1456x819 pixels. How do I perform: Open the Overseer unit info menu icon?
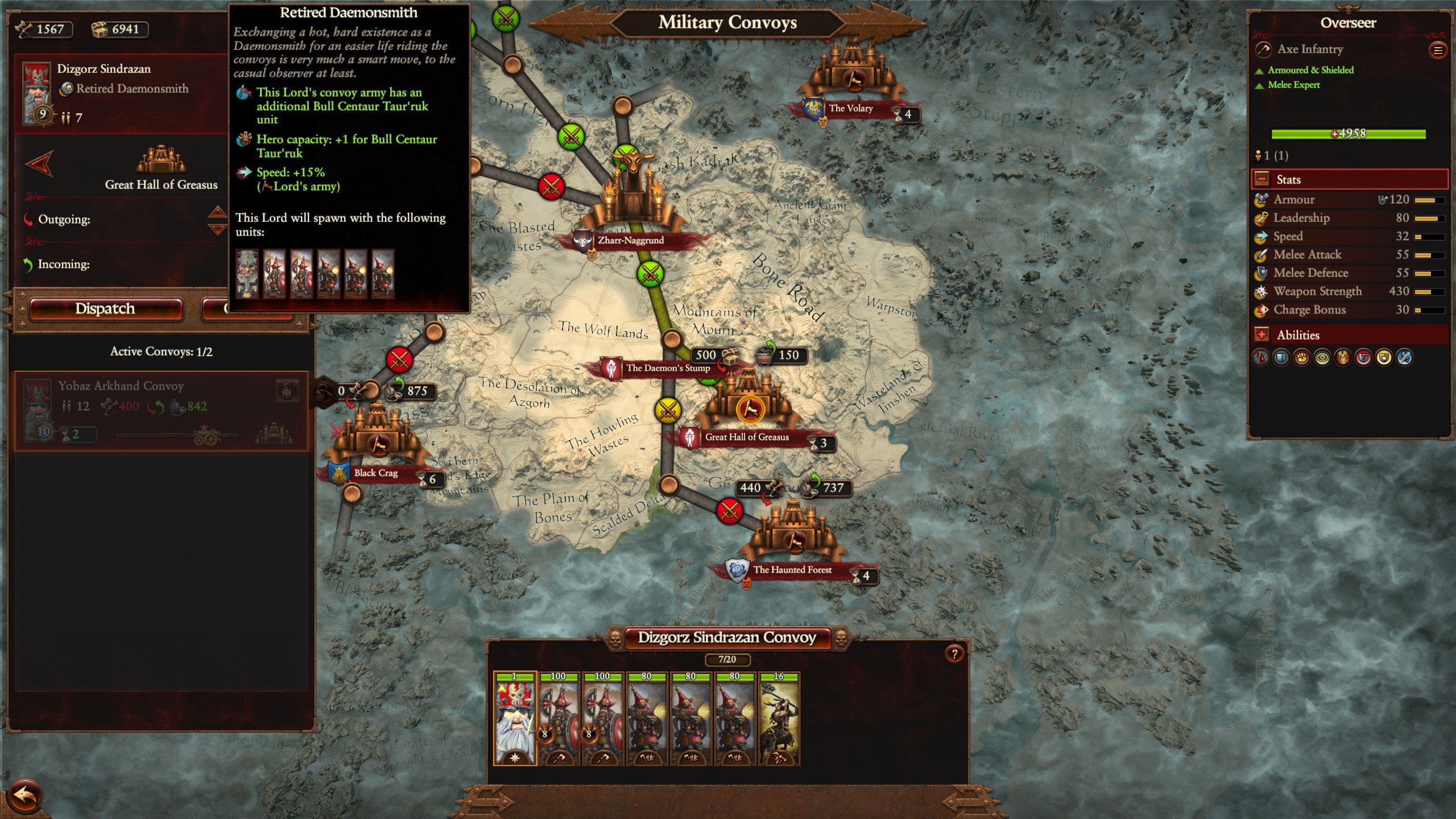click(x=1438, y=51)
